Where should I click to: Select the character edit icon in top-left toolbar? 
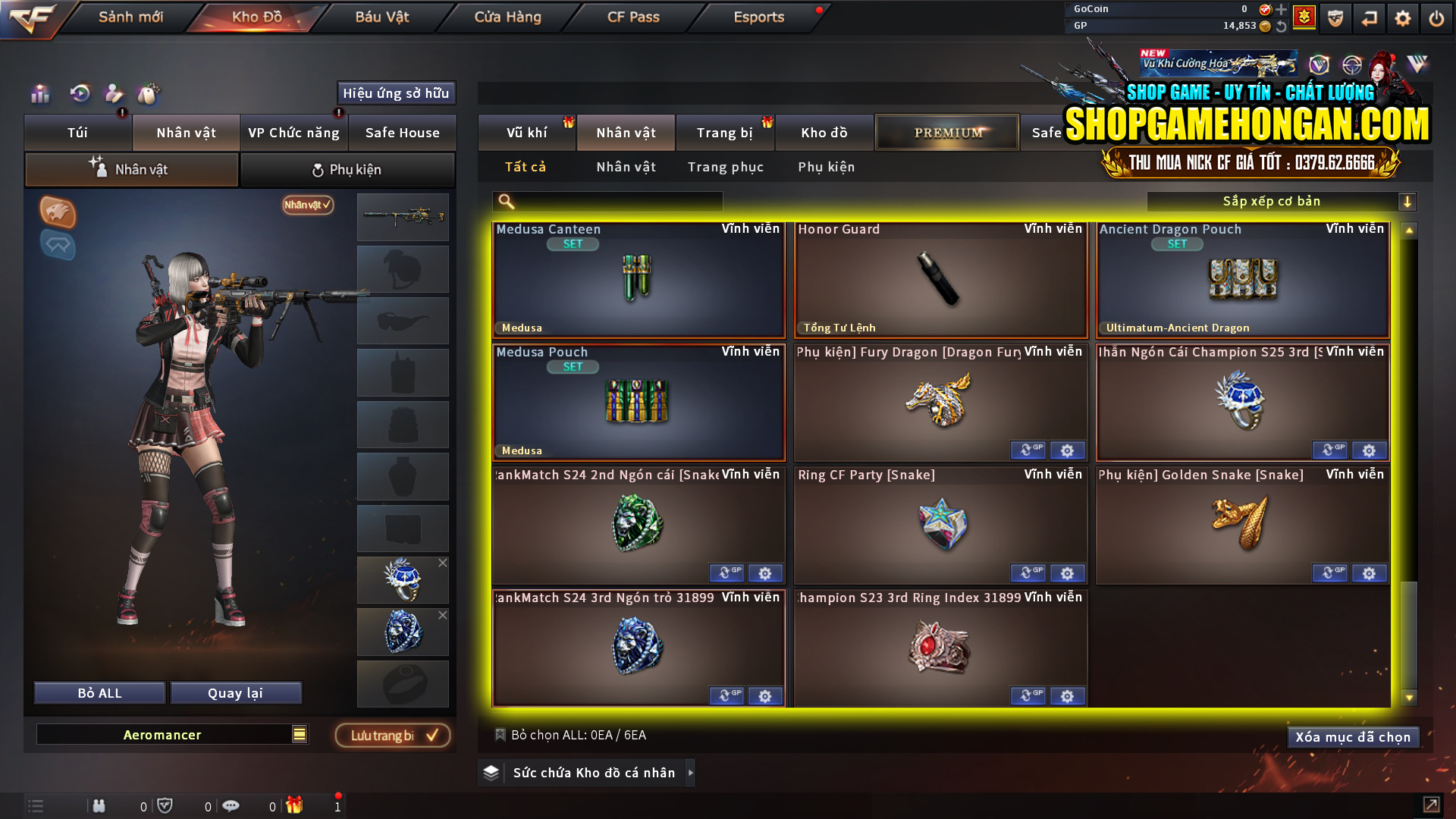pos(113,94)
